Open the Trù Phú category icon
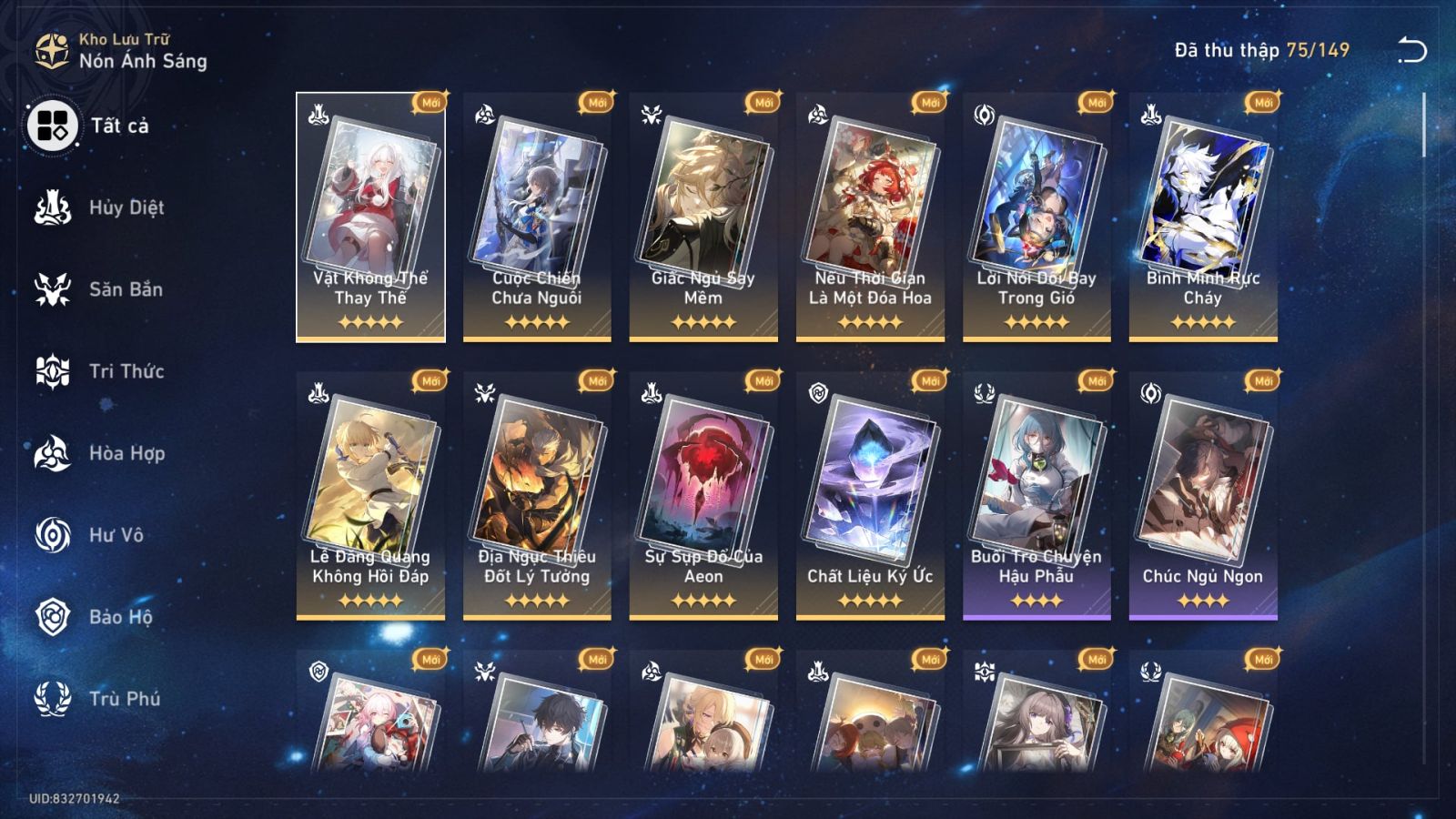The width and height of the screenshot is (1456, 819). pyautogui.click(x=55, y=699)
